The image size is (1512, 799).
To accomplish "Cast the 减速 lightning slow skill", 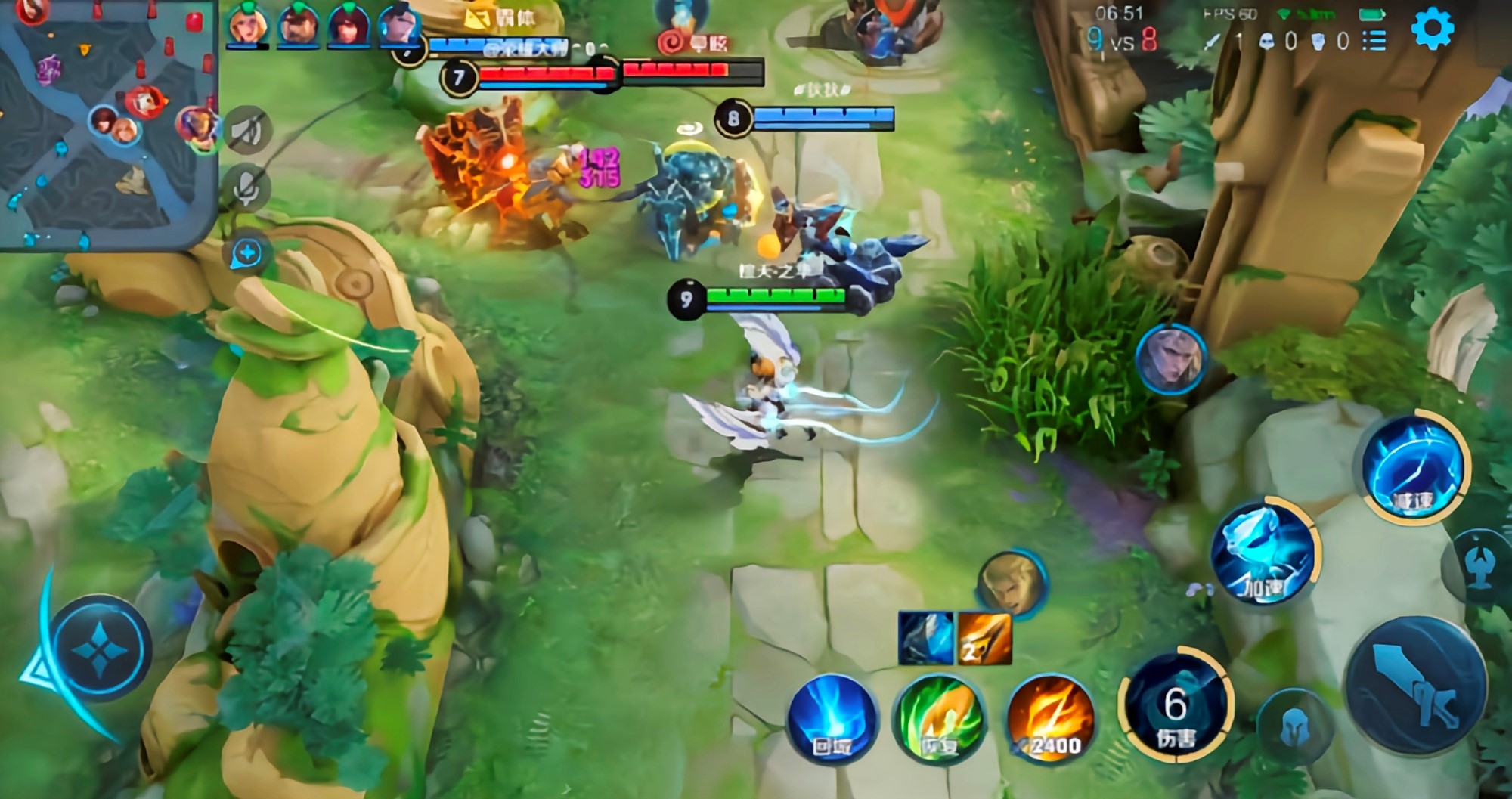I will pos(1412,466).
